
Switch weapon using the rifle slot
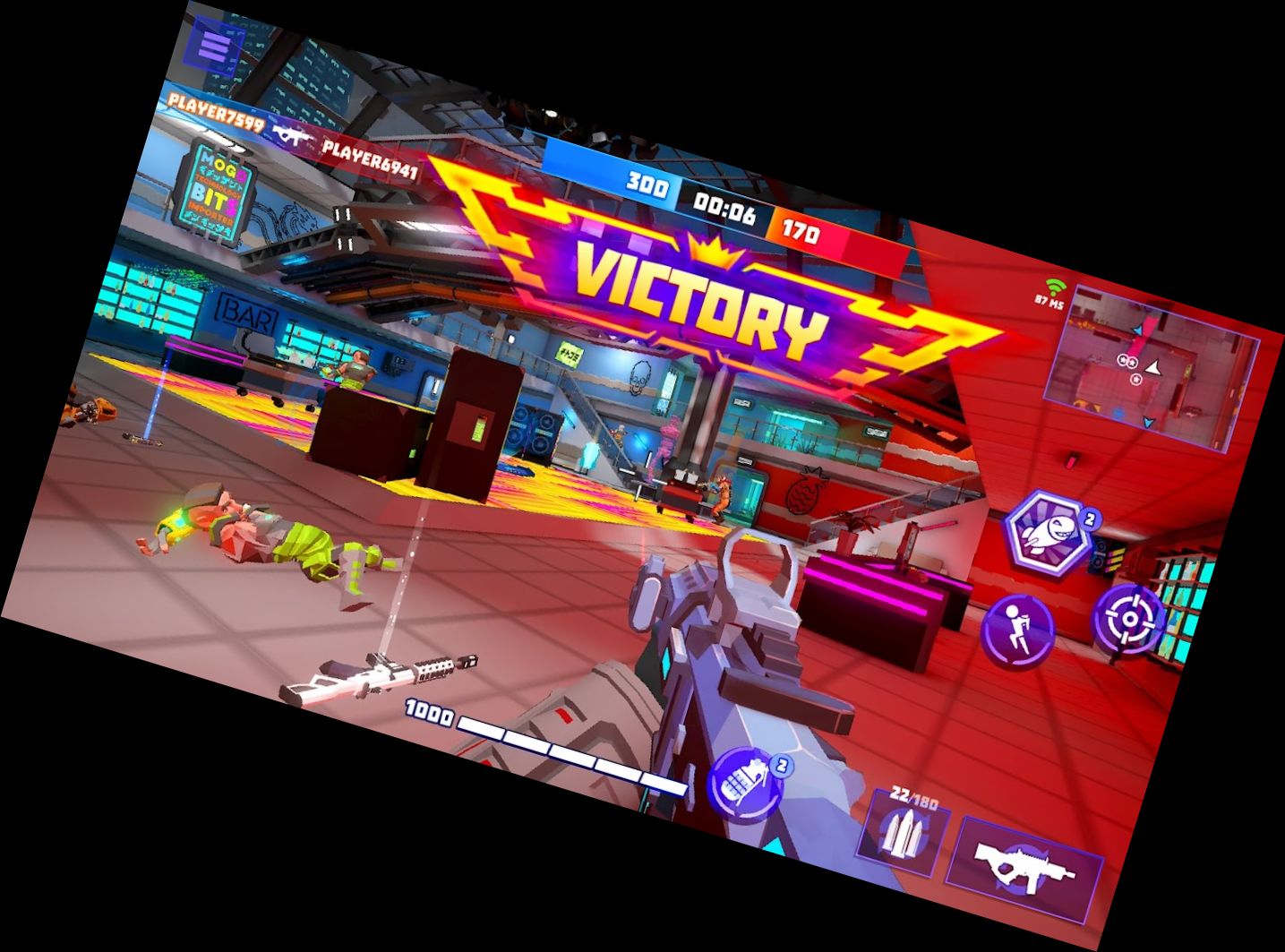coord(1024,870)
